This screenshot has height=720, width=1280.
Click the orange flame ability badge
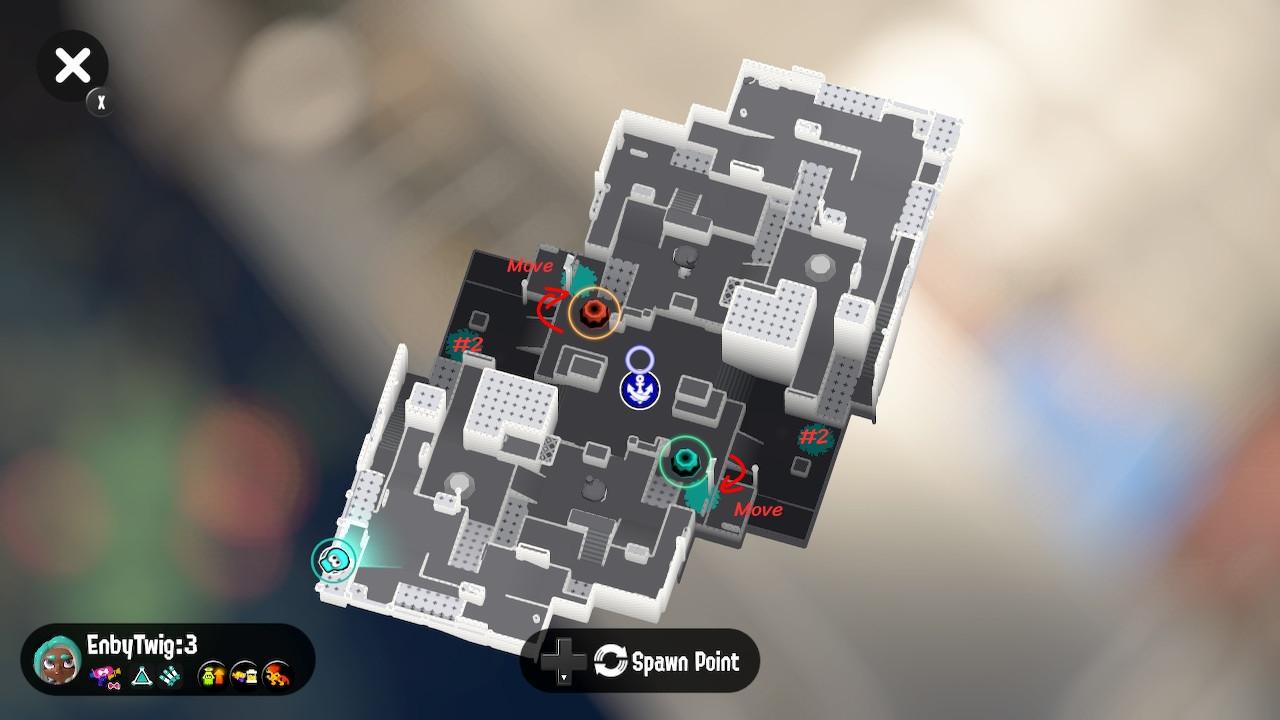tap(274, 674)
